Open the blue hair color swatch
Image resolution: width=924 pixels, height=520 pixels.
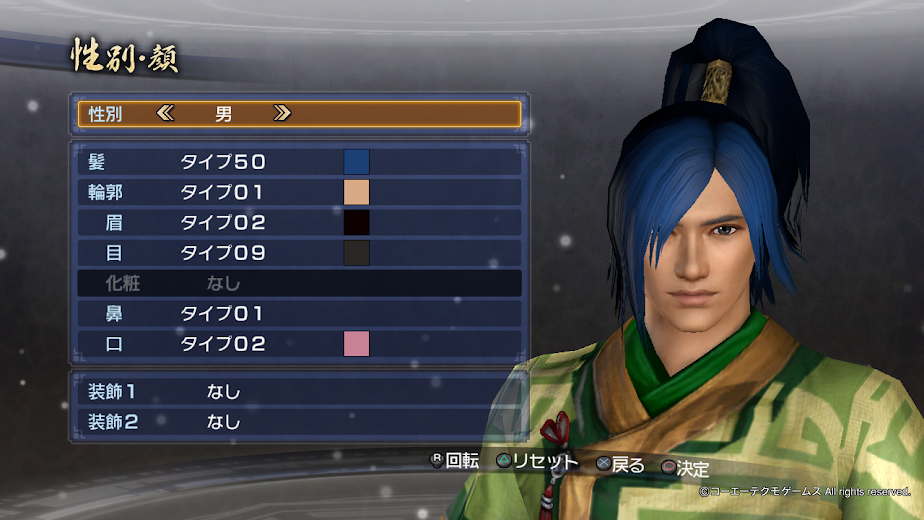click(x=356, y=161)
